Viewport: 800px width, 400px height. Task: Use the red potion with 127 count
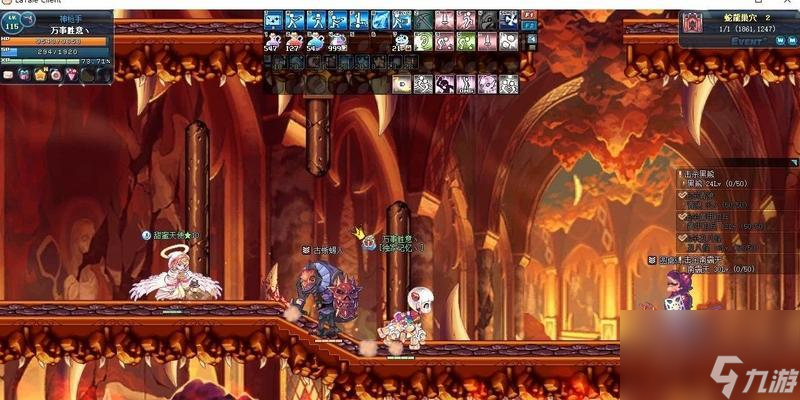tap(294, 41)
